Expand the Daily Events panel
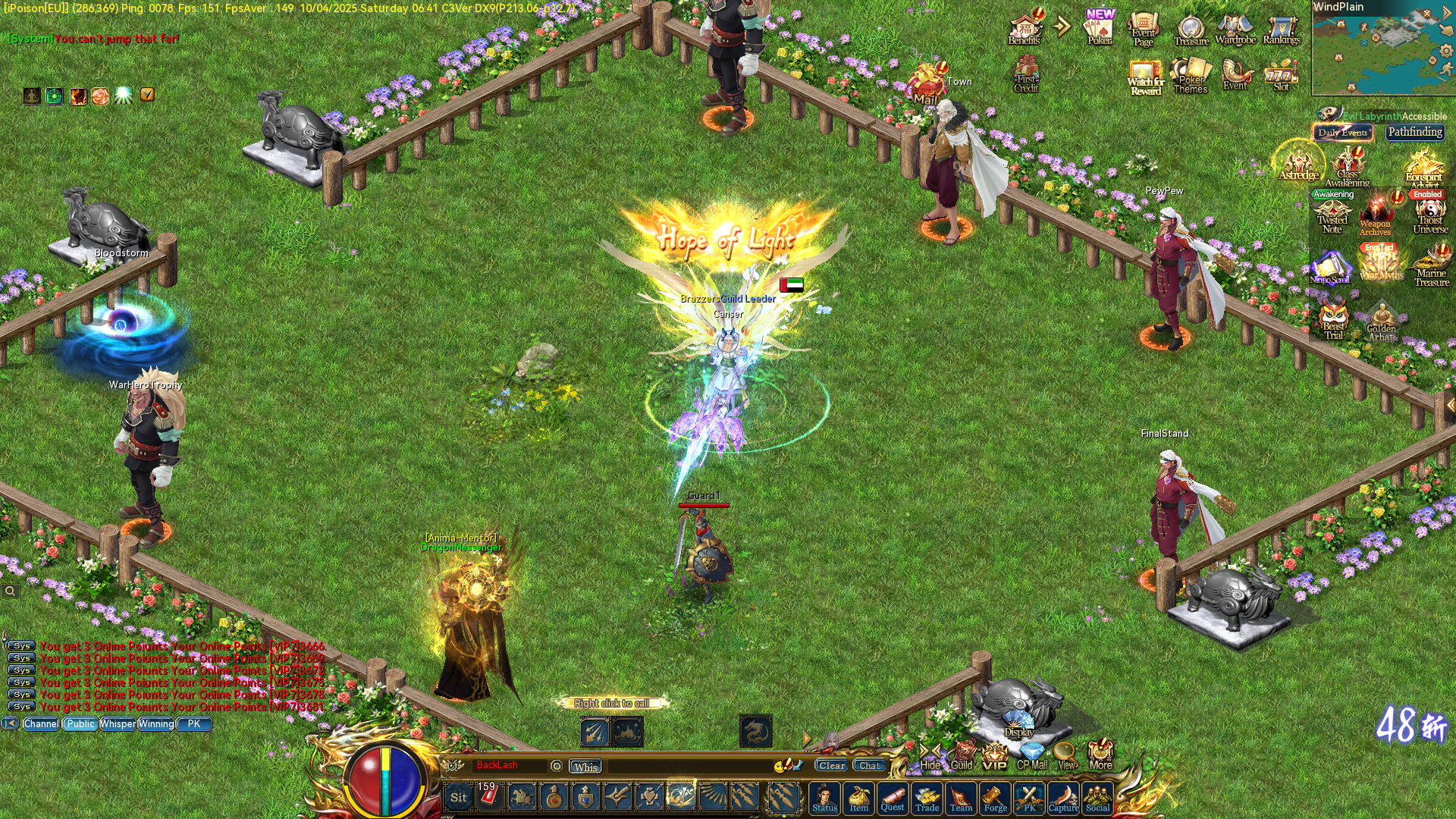Image resolution: width=1456 pixels, height=819 pixels. (x=1342, y=132)
